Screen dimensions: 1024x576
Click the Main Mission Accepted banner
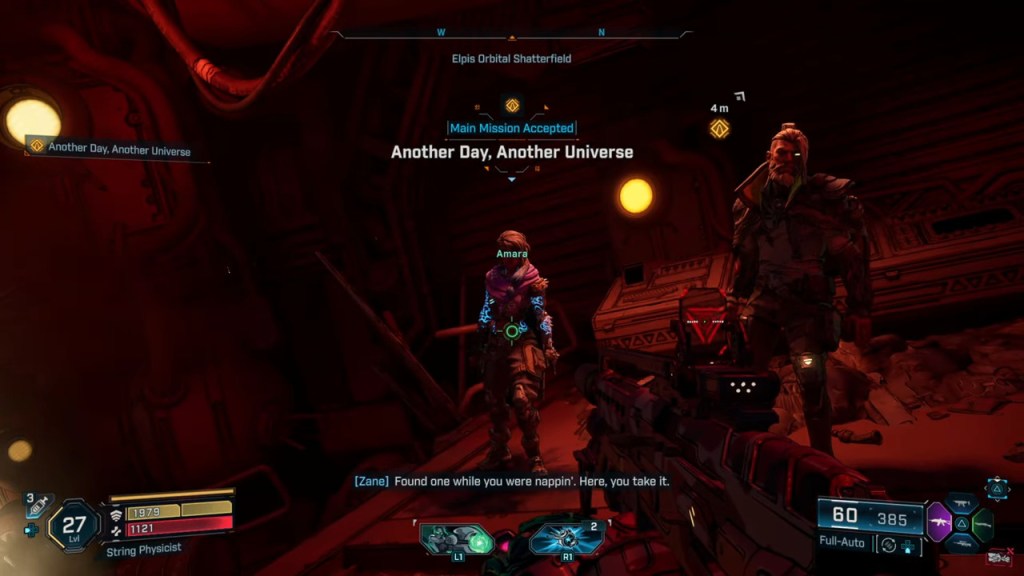[x=511, y=128]
